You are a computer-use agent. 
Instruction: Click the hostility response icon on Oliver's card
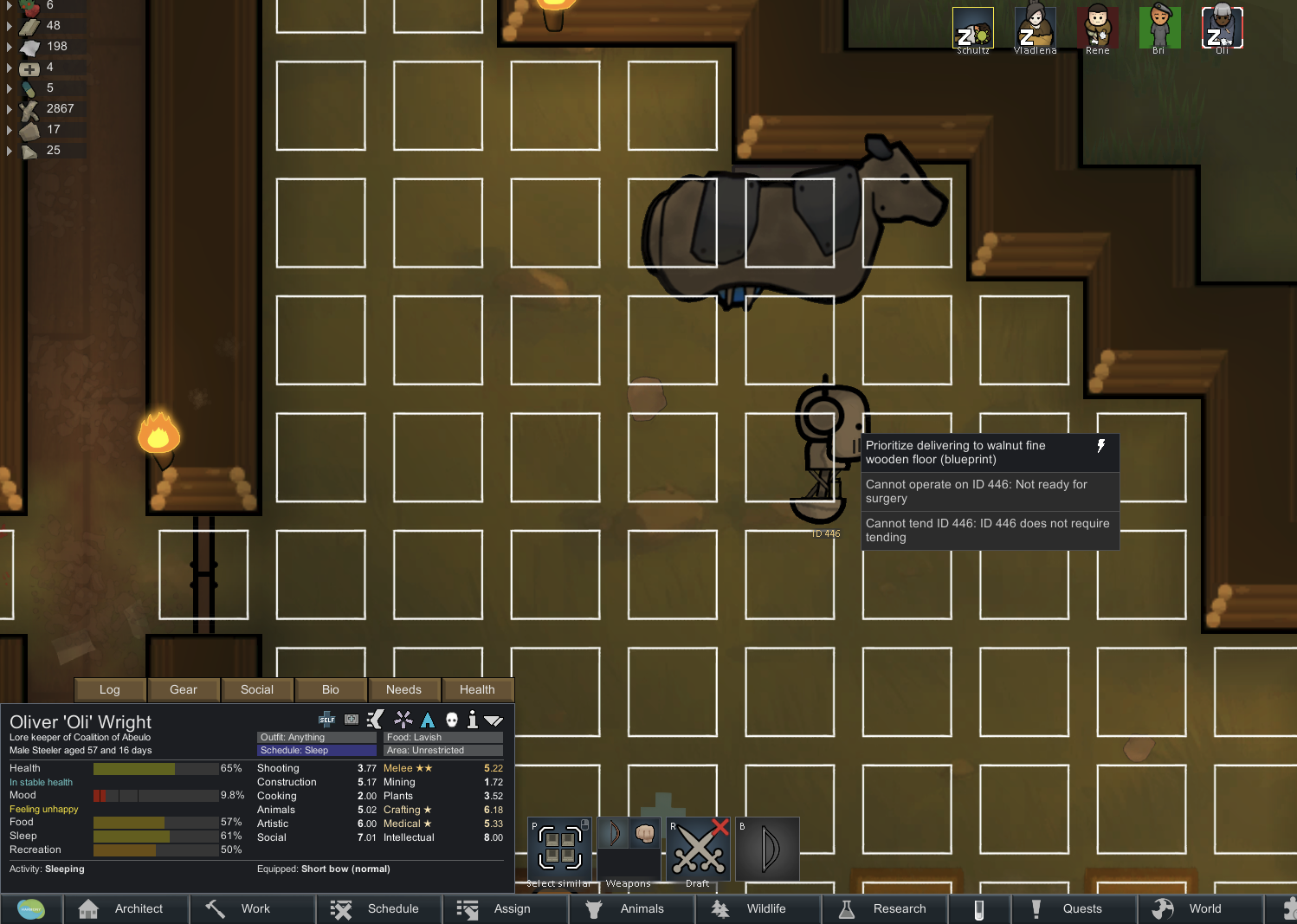[x=376, y=720]
